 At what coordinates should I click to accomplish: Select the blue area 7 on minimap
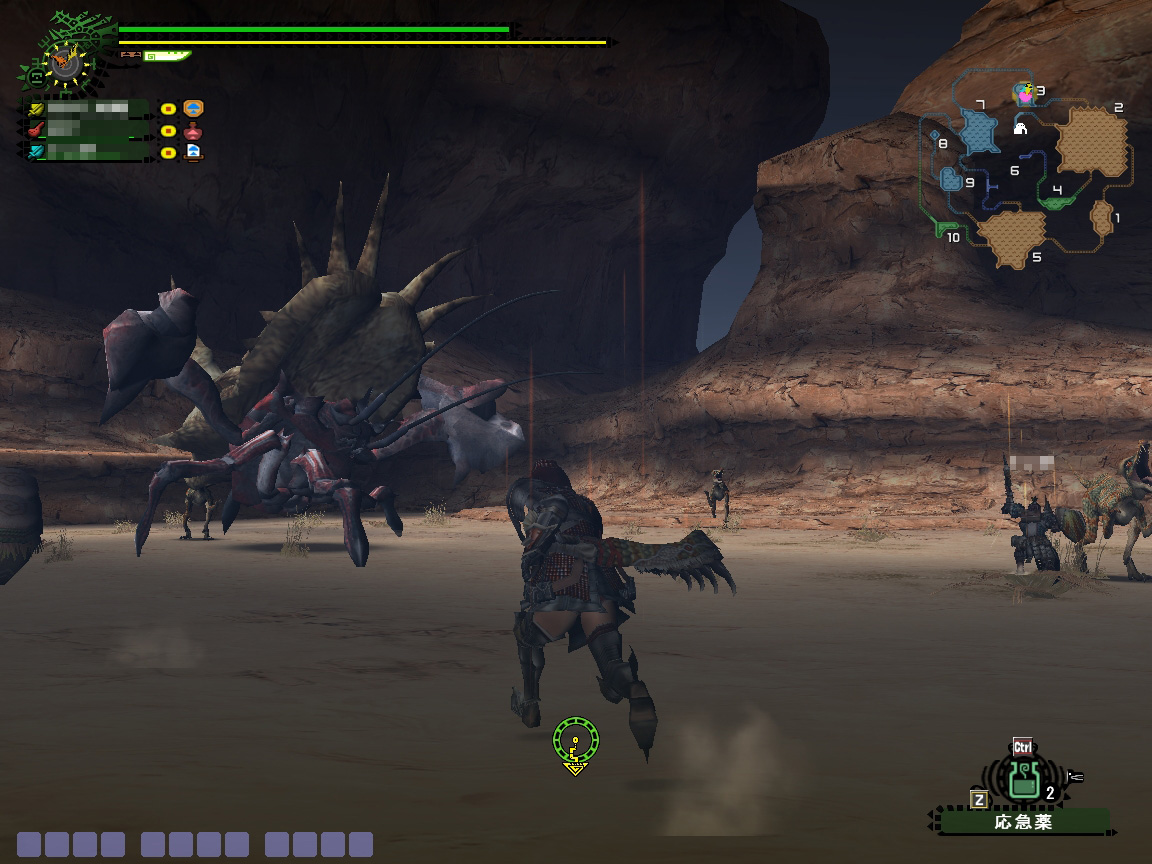tap(978, 130)
